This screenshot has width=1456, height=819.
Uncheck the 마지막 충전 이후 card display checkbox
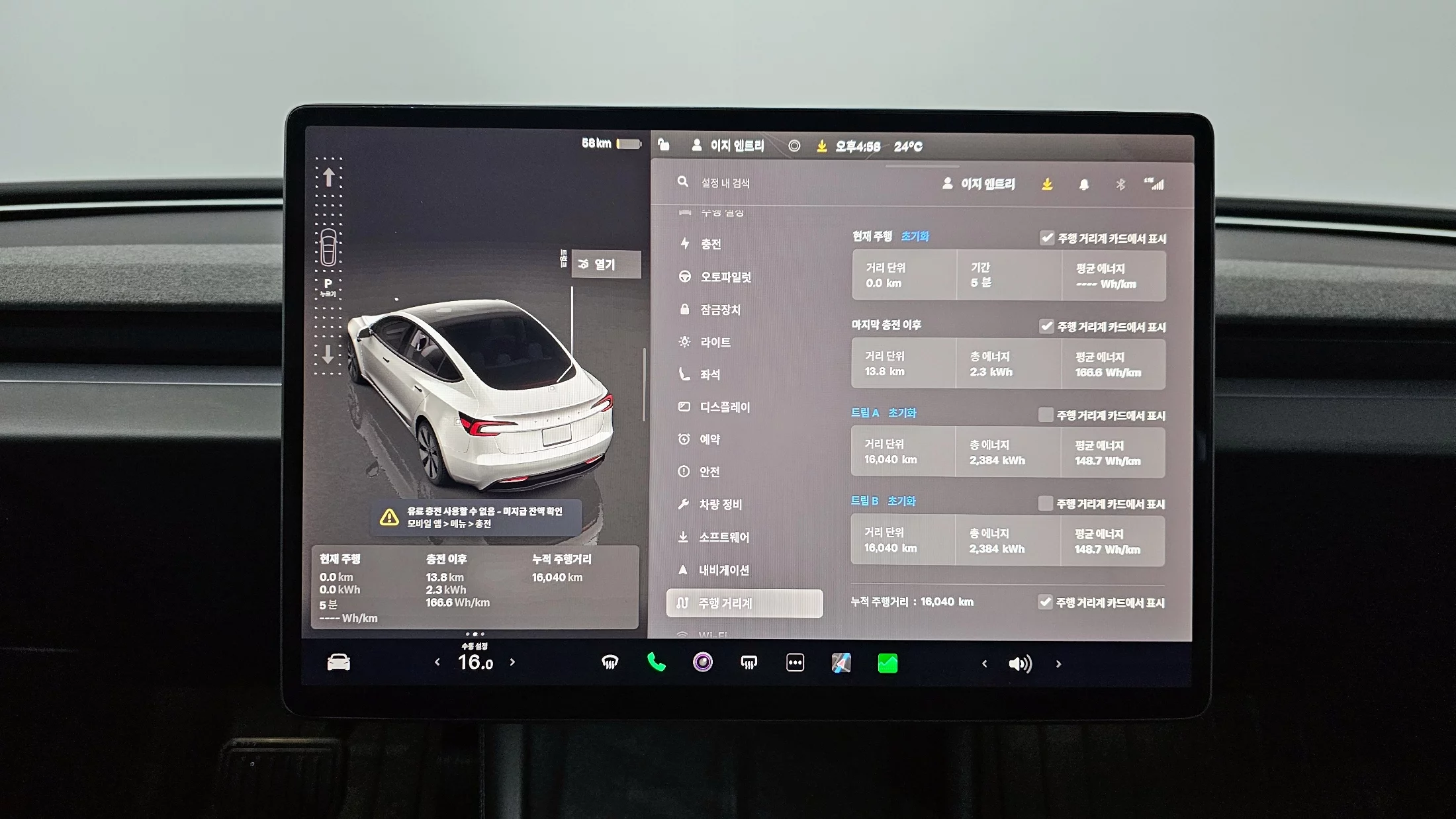(x=1046, y=326)
